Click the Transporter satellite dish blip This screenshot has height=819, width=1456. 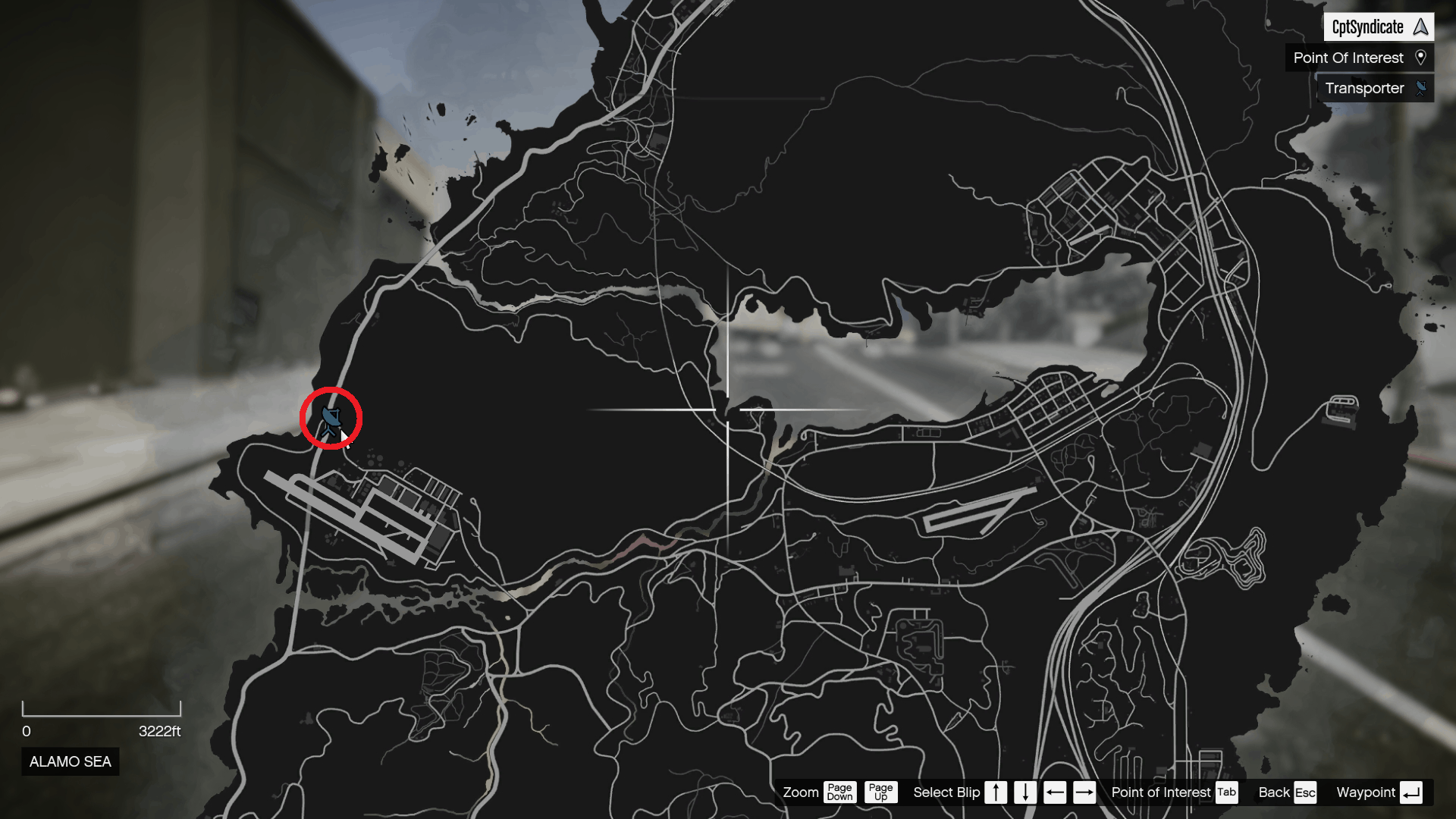(x=330, y=418)
